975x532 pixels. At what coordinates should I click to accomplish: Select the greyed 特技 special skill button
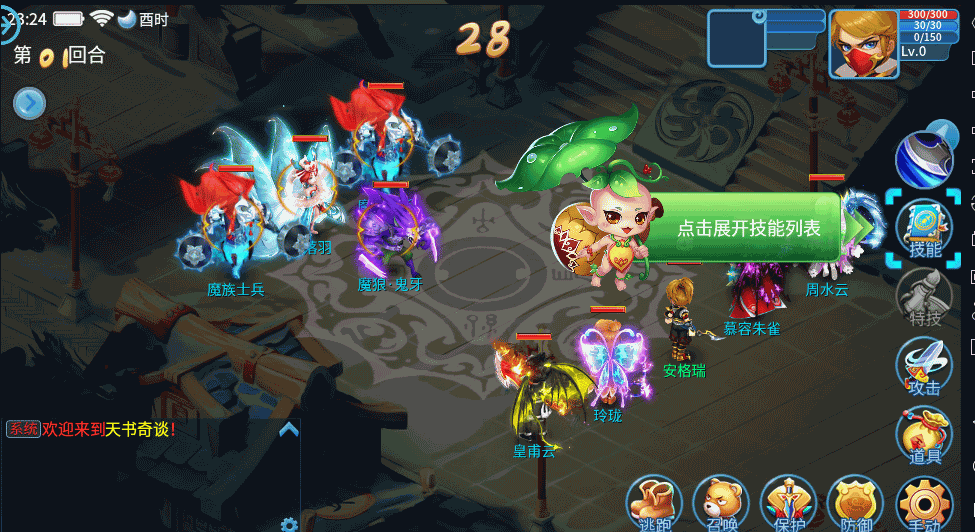(923, 297)
